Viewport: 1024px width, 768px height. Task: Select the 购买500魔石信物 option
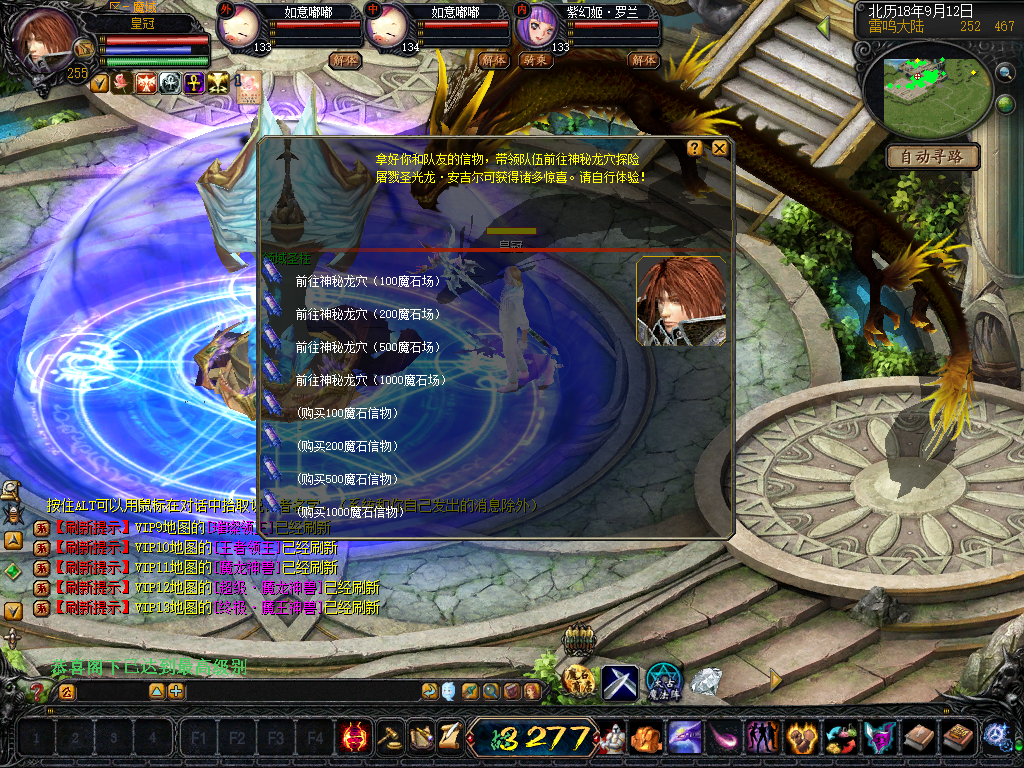tap(348, 479)
